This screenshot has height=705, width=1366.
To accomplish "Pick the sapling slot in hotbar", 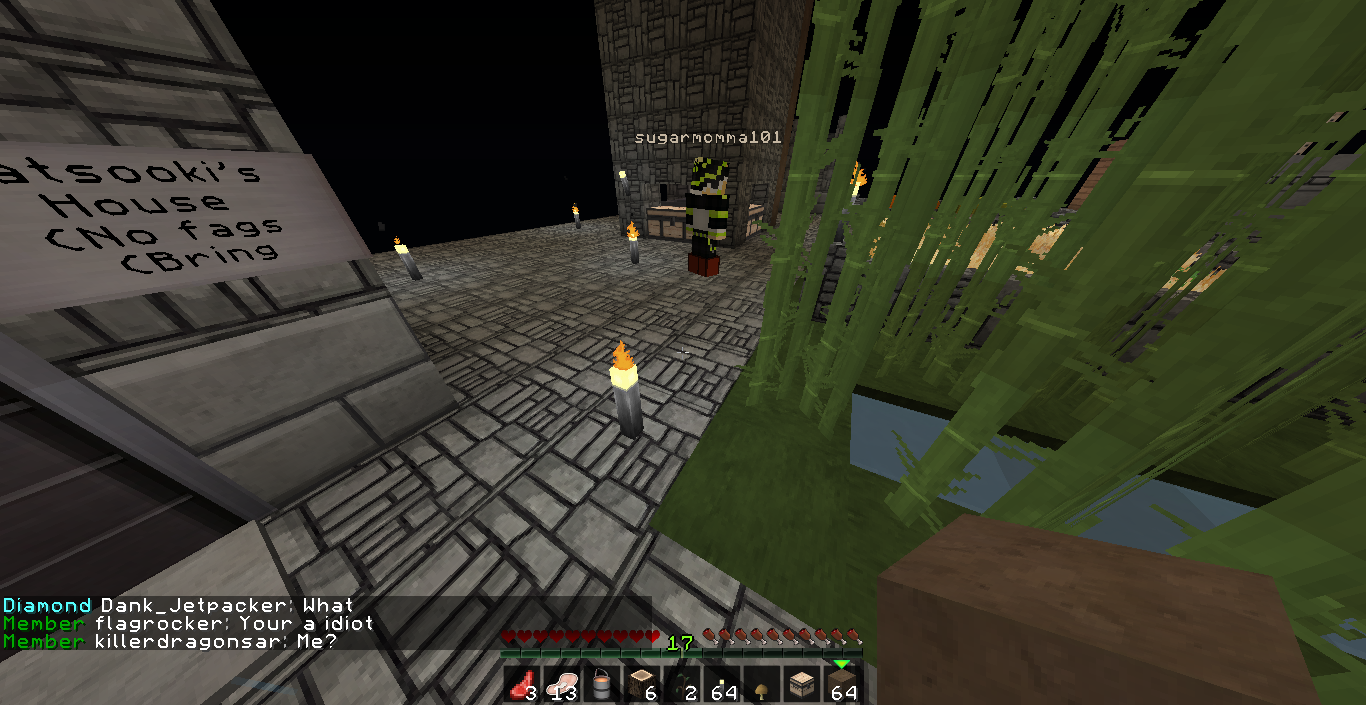I will 683,685.
